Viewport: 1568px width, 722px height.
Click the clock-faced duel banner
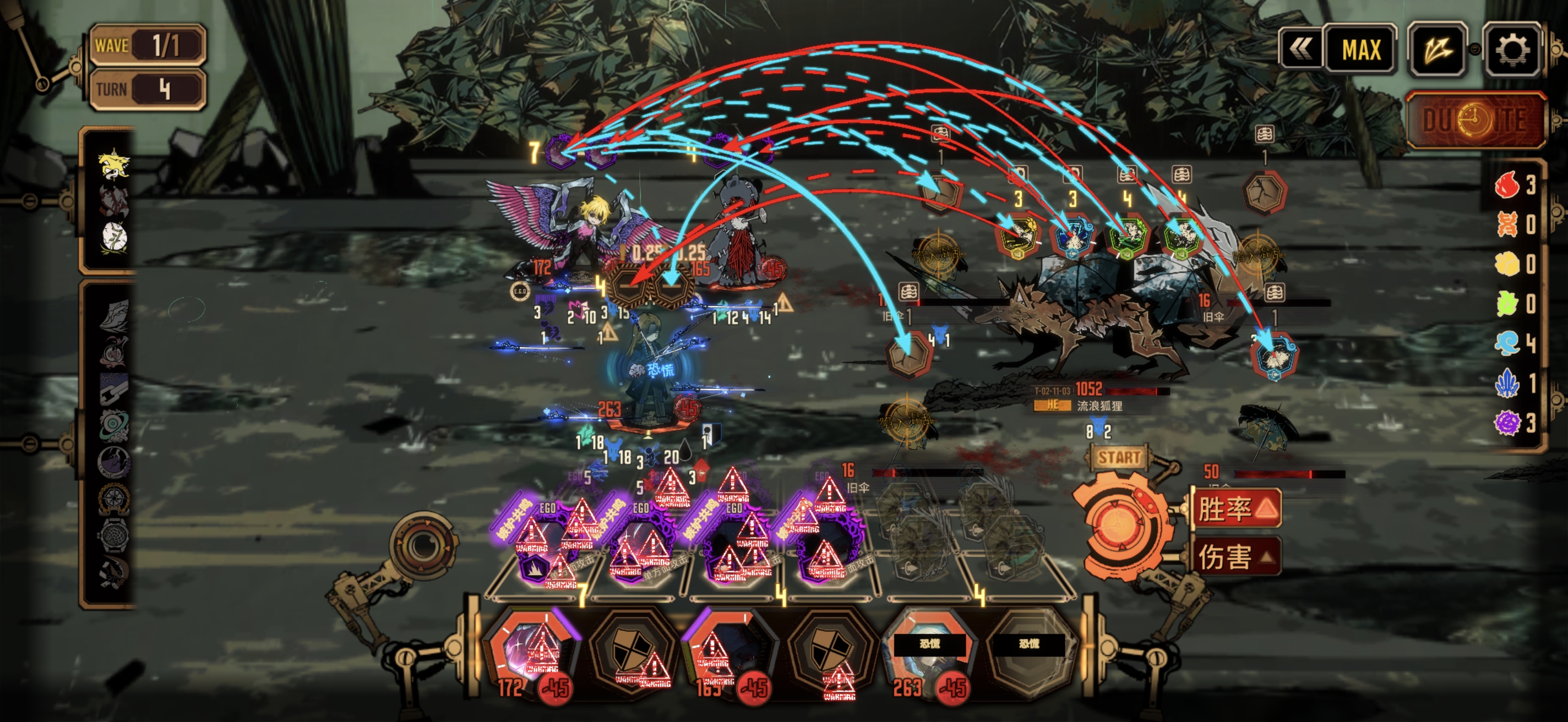(x=1476, y=121)
